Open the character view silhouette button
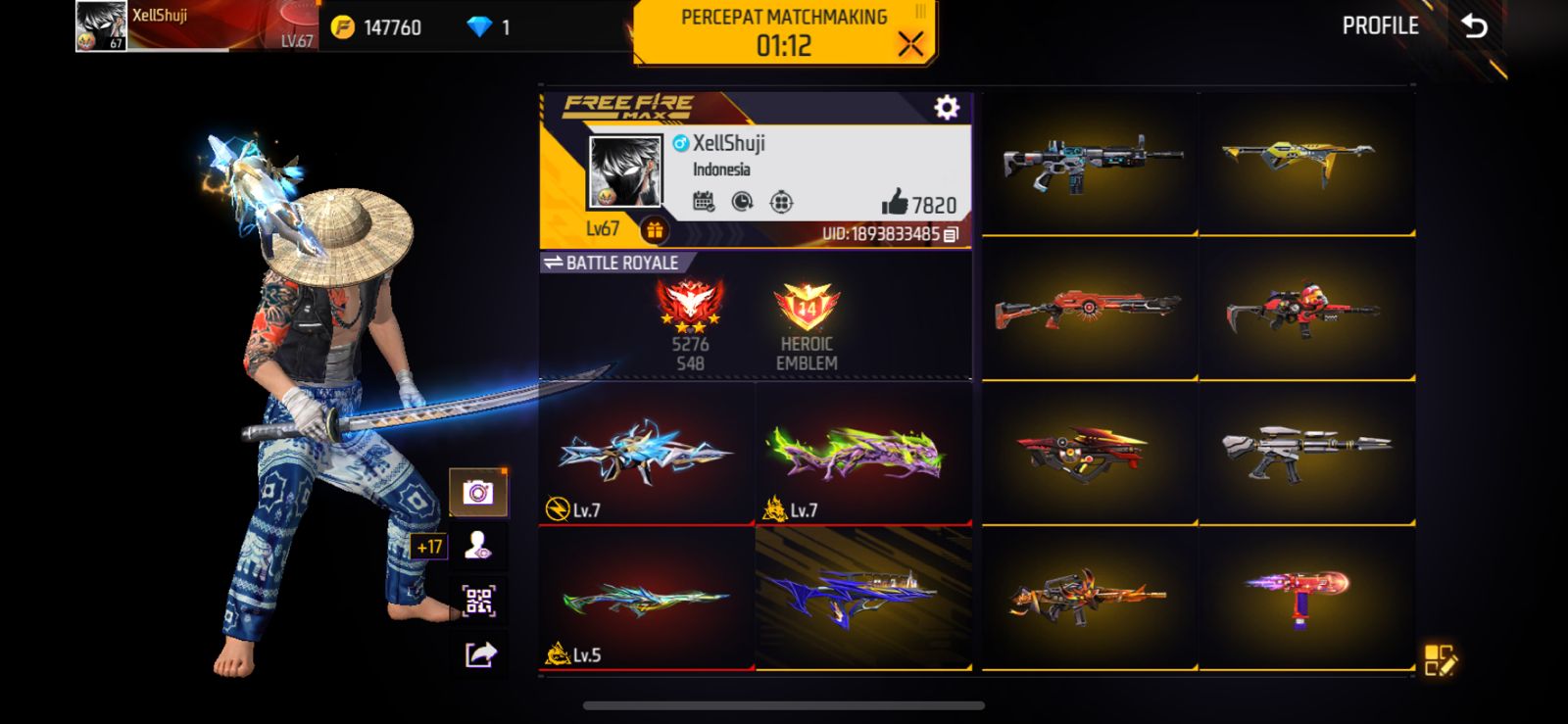The image size is (1568, 724). click(x=478, y=546)
